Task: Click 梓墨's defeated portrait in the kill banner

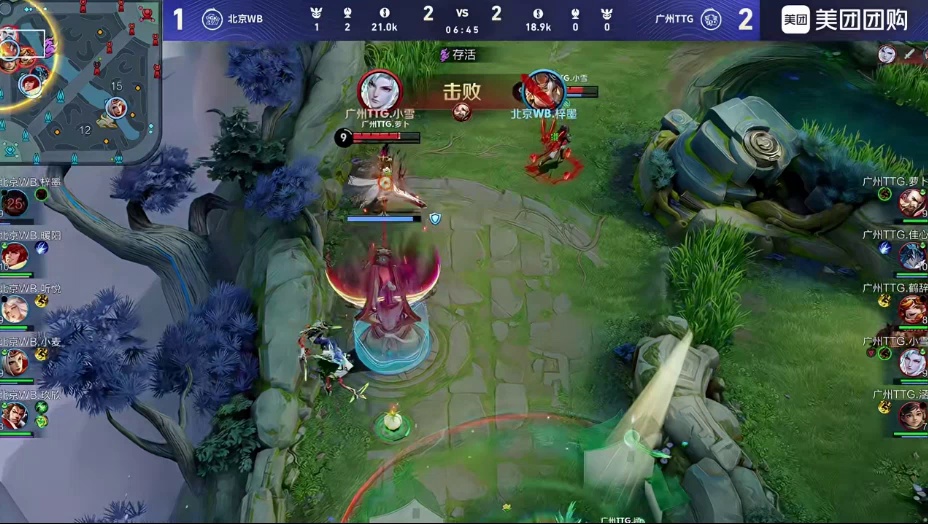Action: (x=544, y=91)
